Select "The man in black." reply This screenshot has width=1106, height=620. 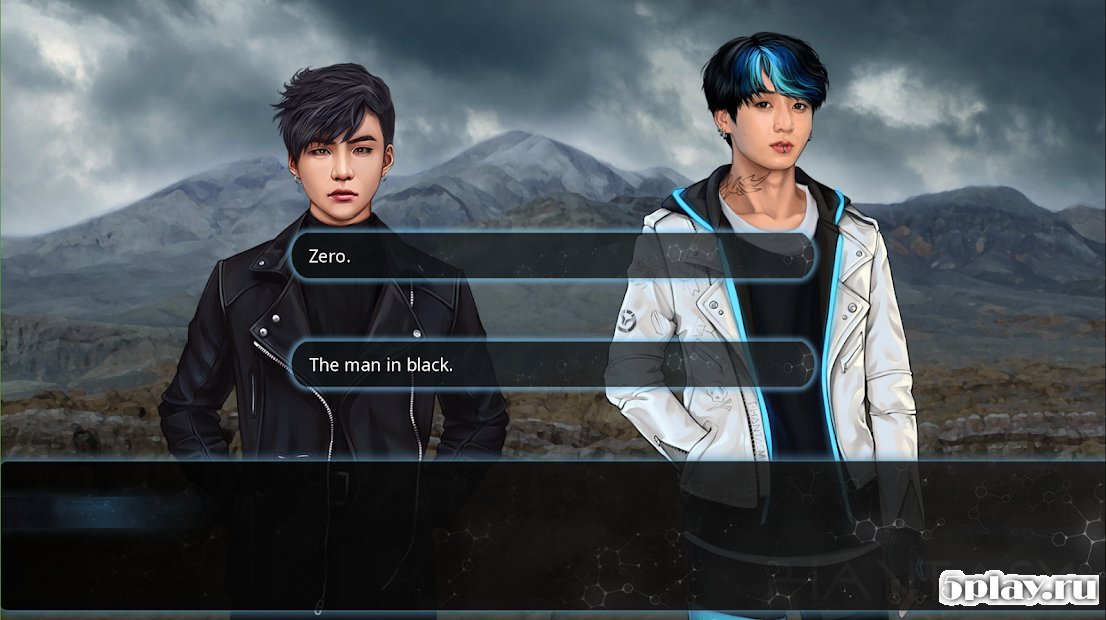[552, 365]
